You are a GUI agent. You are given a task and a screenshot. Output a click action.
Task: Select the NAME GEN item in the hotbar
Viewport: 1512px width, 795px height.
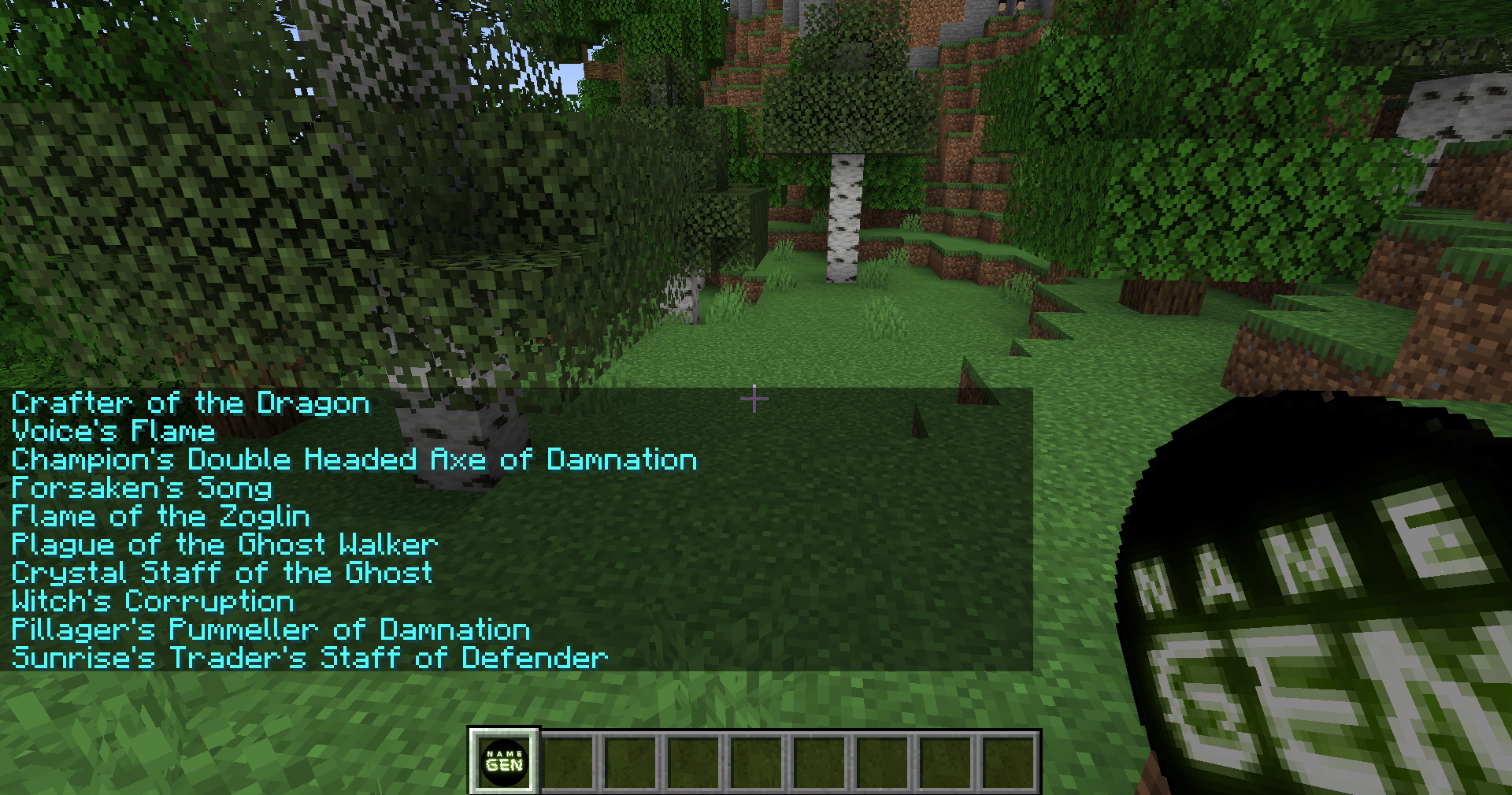504,760
